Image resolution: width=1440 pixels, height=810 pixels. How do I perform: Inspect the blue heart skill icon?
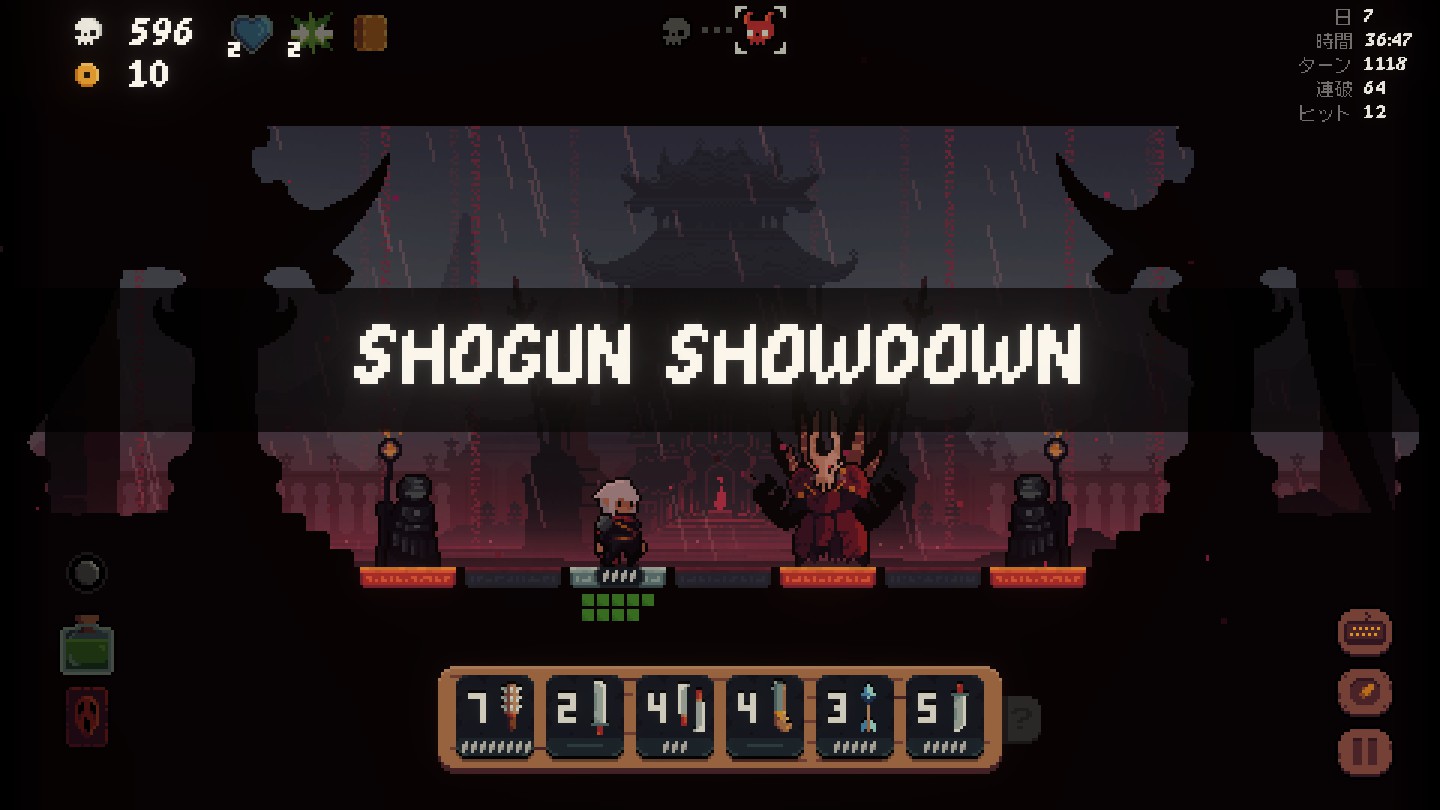(x=251, y=35)
